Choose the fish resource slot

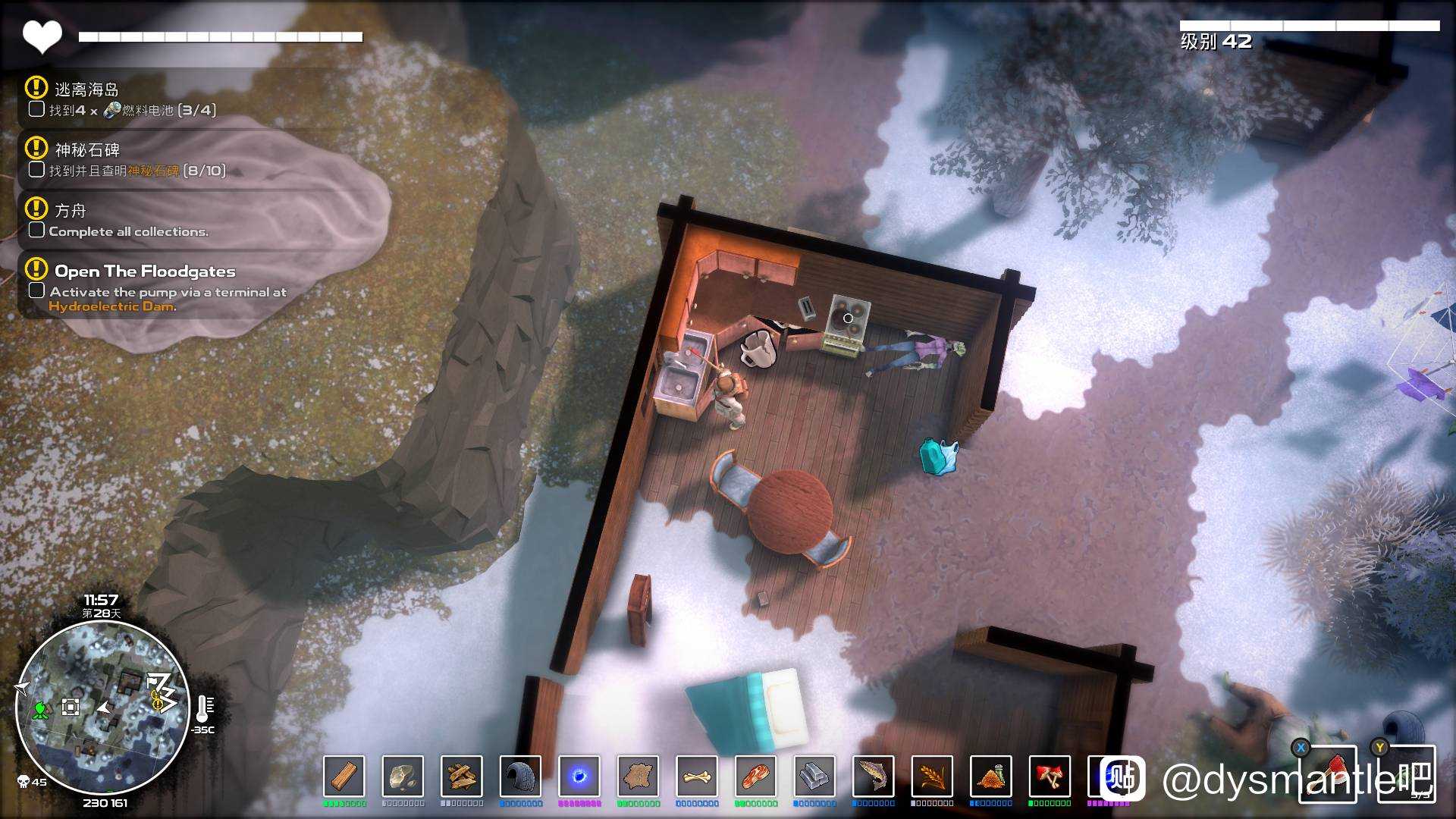pyautogui.click(x=873, y=777)
